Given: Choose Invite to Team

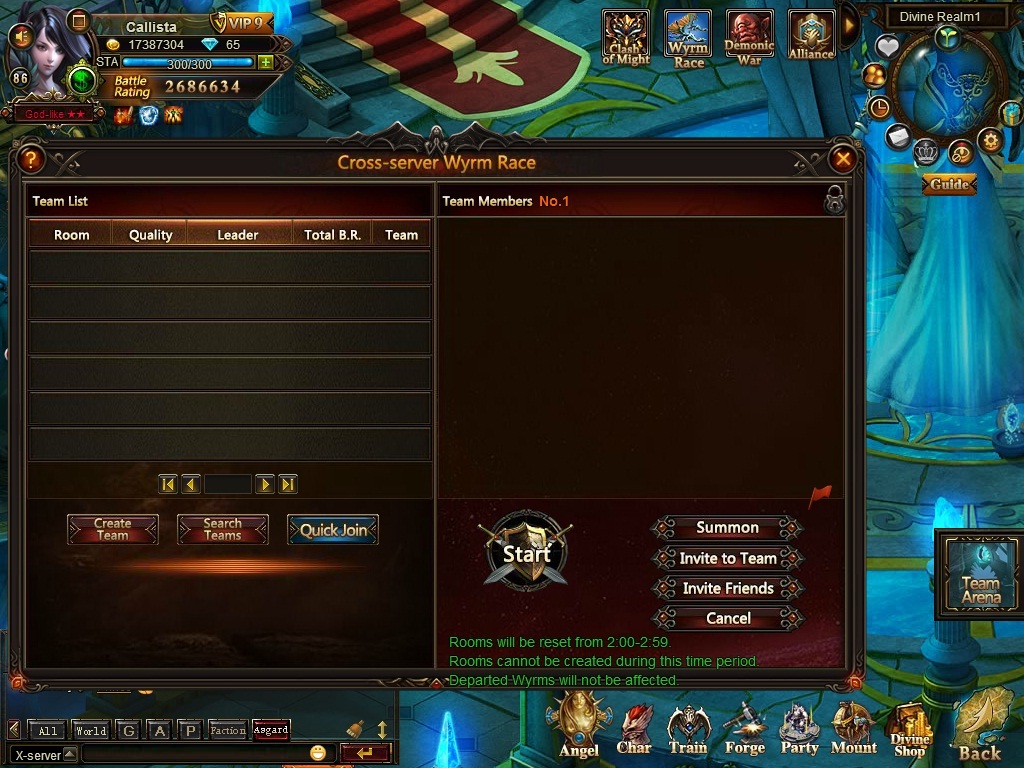Looking at the screenshot, I should [x=727, y=558].
